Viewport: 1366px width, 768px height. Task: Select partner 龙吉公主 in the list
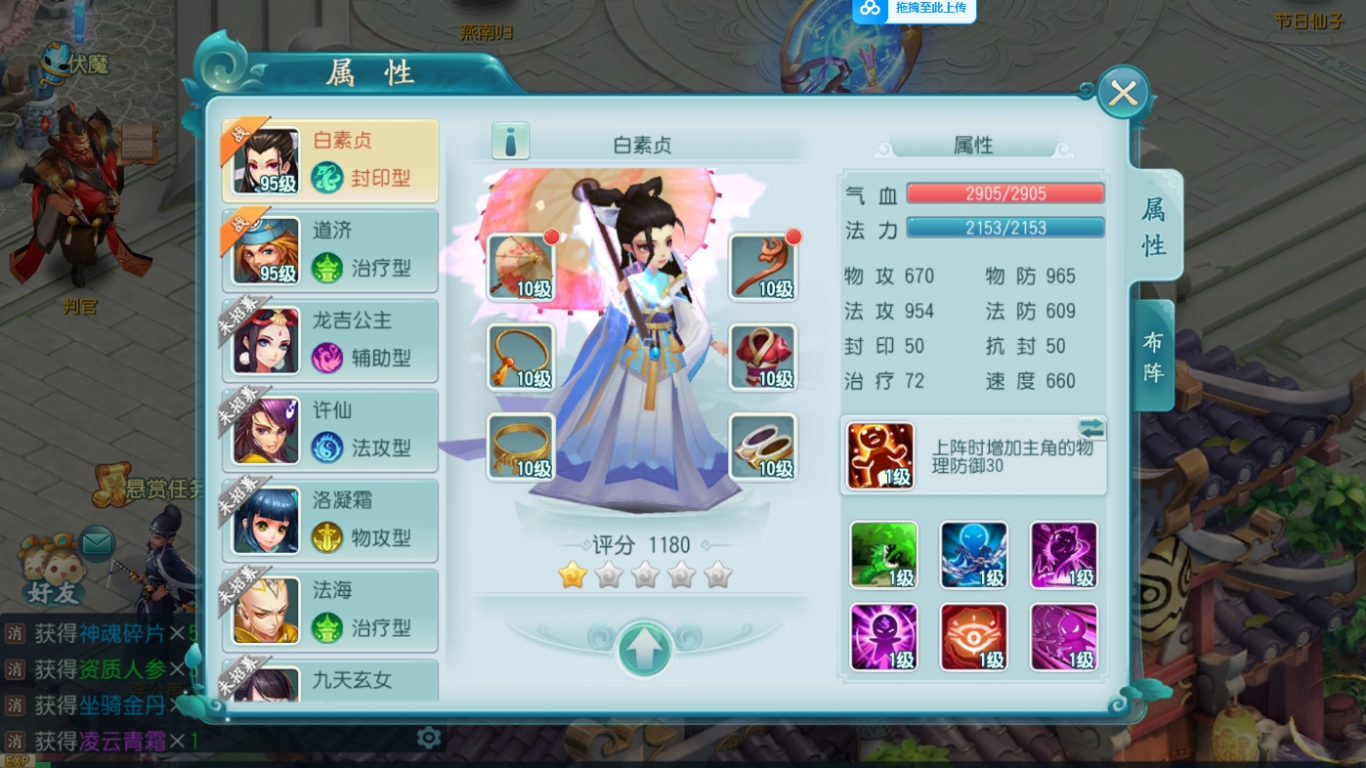[x=330, y=341]
